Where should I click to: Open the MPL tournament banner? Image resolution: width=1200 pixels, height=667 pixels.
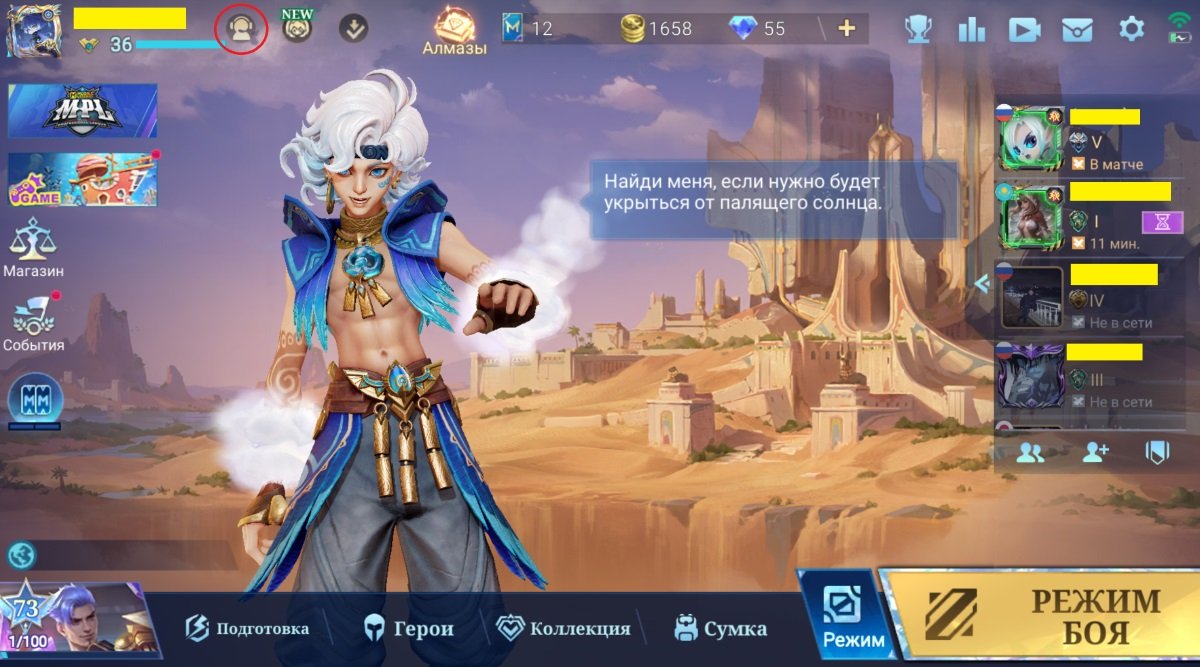click(x=82, y=110)
